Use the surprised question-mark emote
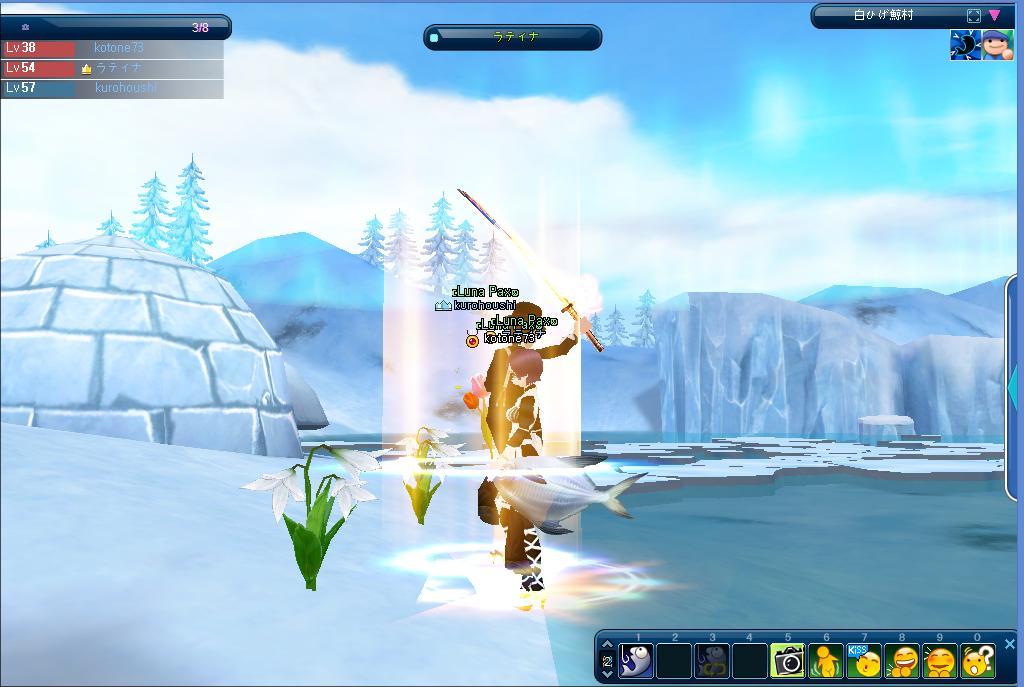The height and width of the screenshot is (687, 1024). pos(978,661)
